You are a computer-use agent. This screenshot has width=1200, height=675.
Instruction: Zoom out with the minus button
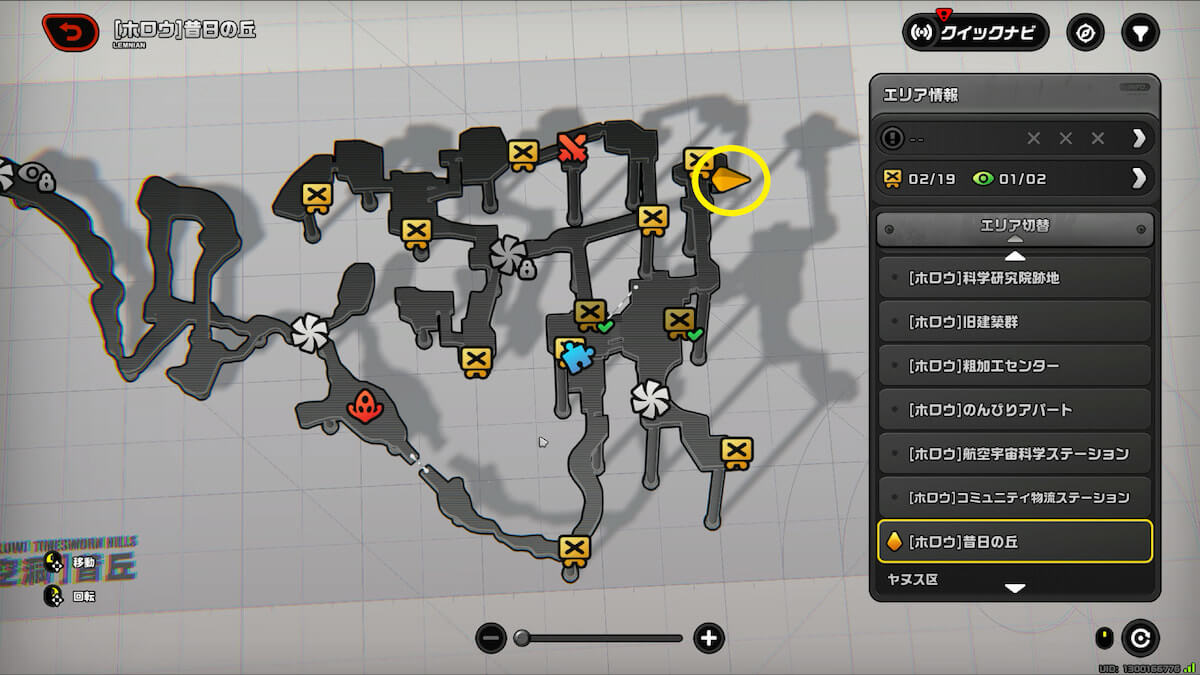point(490,638)
